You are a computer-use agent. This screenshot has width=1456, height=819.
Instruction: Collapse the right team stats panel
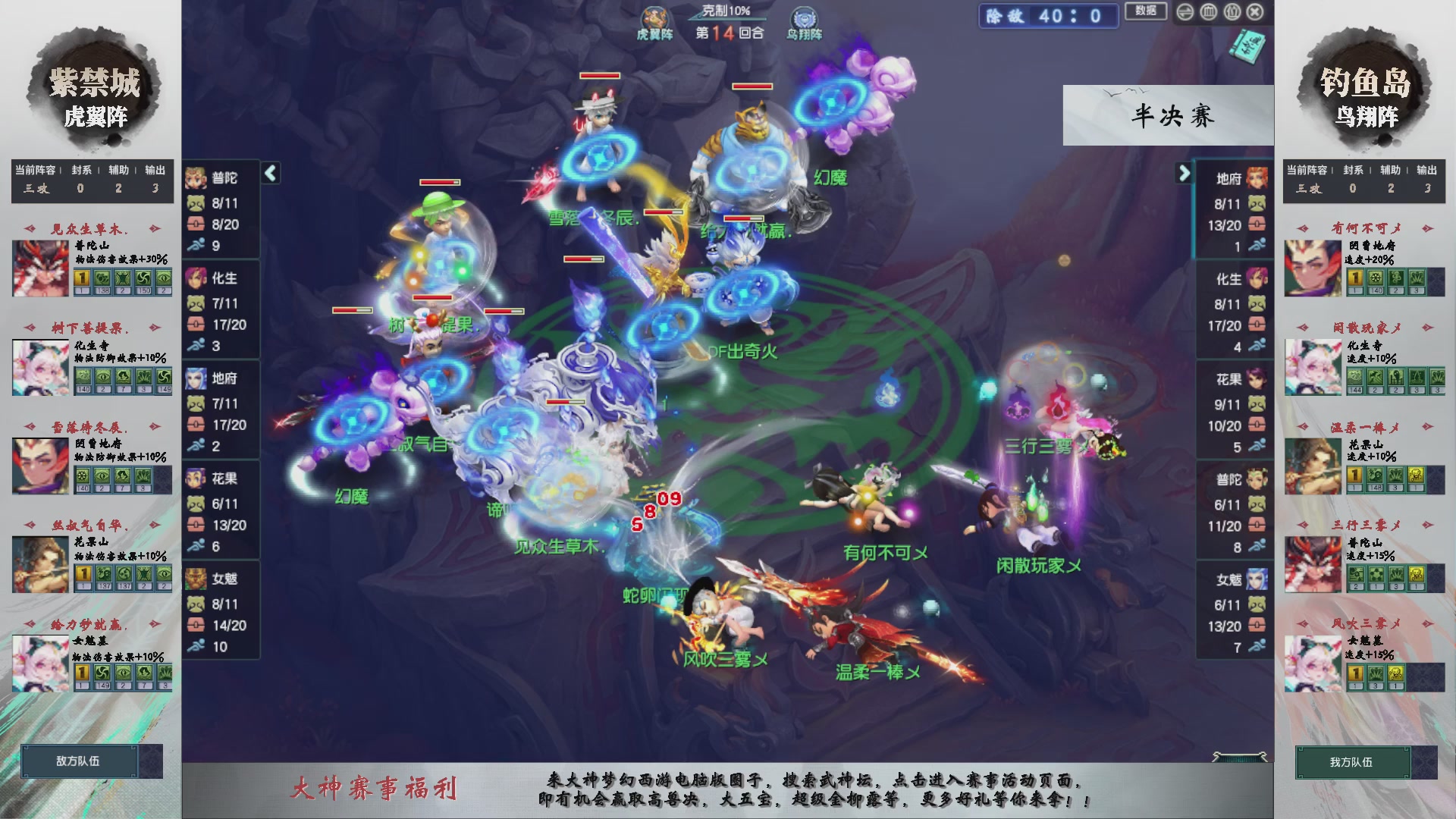point(1185,173)
